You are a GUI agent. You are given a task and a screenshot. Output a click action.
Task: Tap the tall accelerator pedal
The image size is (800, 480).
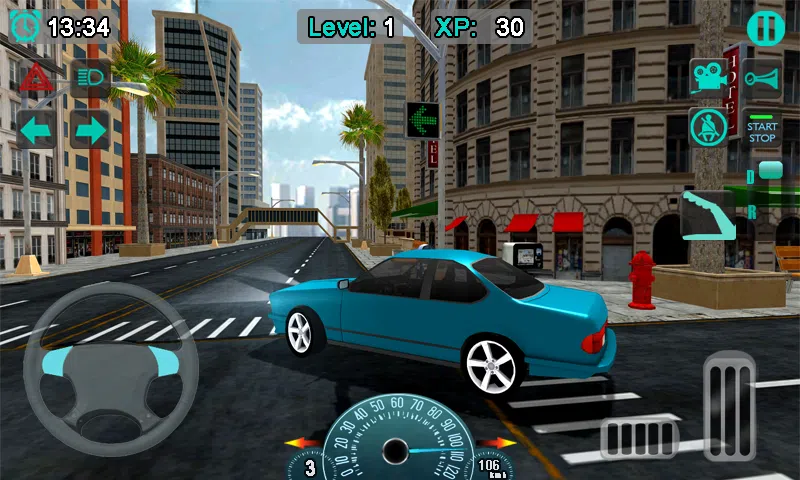(729, 405)
